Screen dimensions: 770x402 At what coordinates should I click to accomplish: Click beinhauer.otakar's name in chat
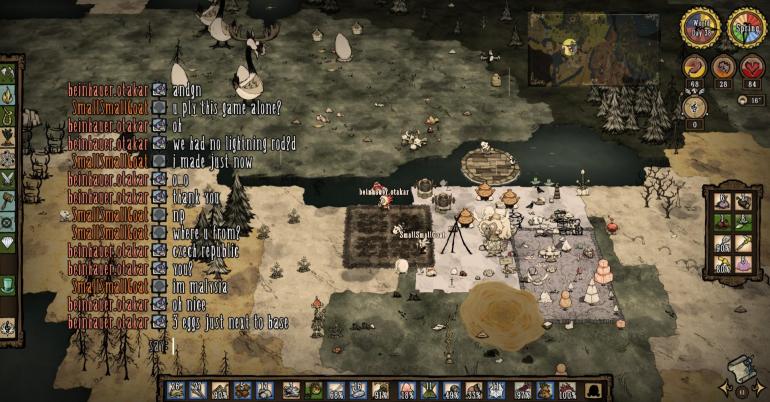click(x=107, y=89)
